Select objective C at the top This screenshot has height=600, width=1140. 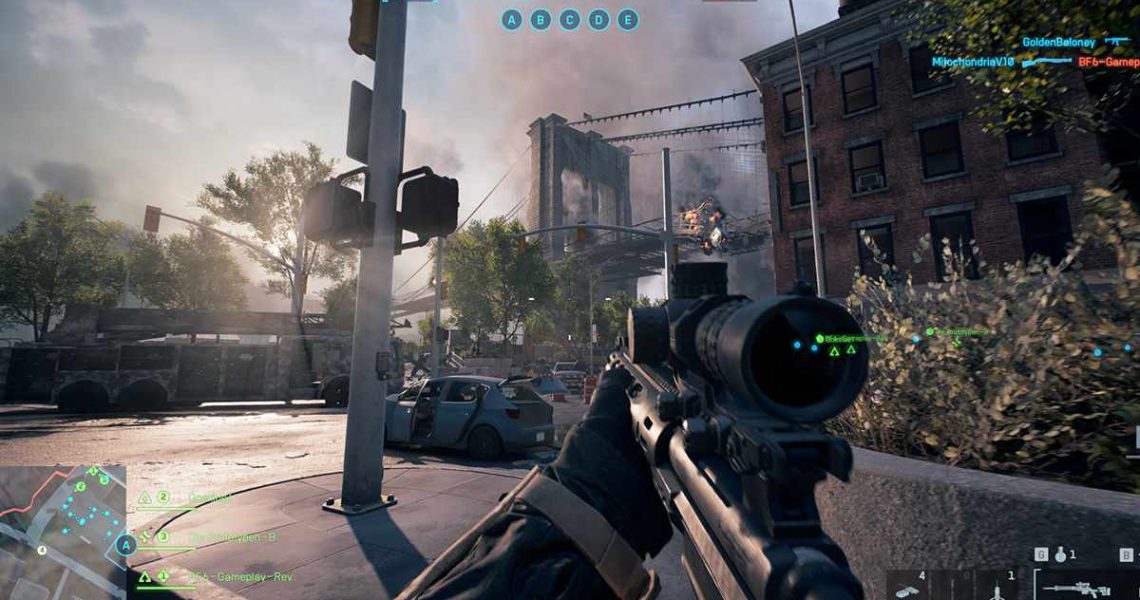tap(569, 19)
